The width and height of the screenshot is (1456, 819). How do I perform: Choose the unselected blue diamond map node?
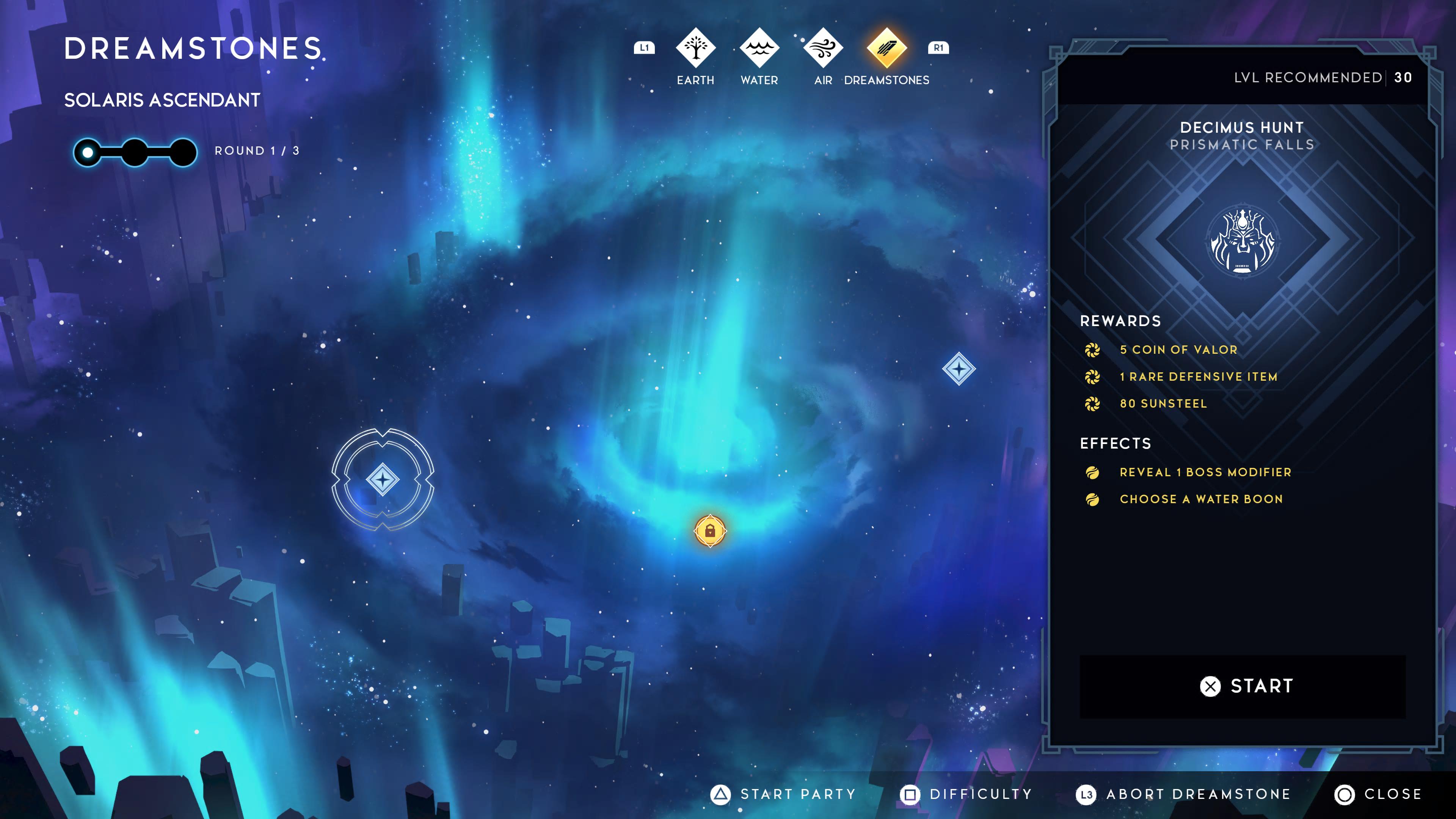pyautogui.click(x=959, y=369)
